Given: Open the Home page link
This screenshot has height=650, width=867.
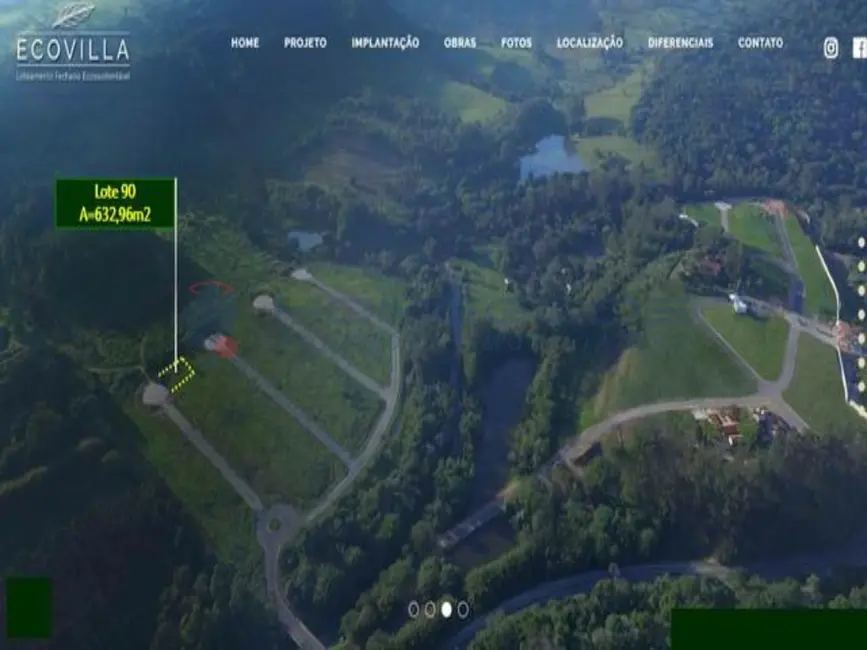Looking at the screenshot, I should (245, 43).
